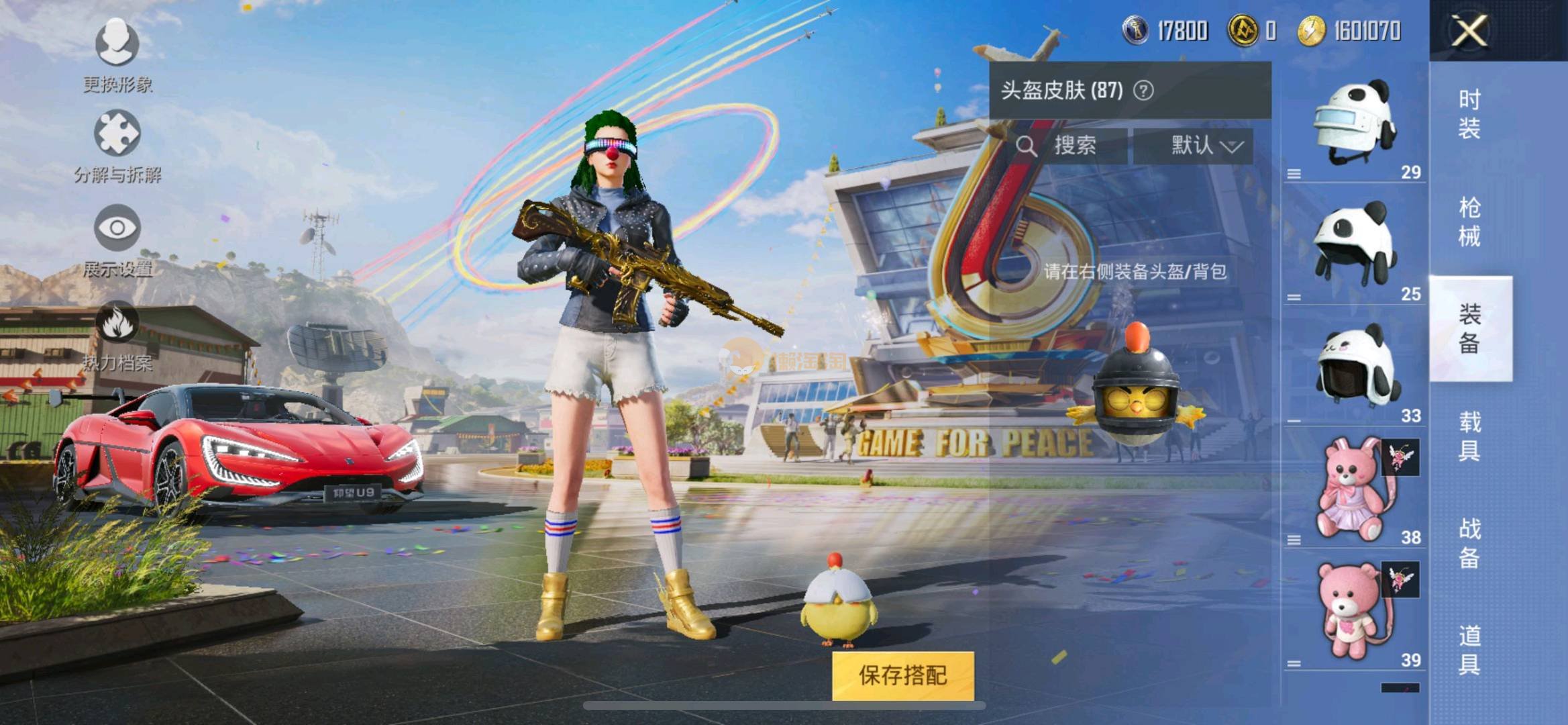Open the 道具 items tab
The width and height of the screenshot is (1568, 725).
coord(1469,650)
